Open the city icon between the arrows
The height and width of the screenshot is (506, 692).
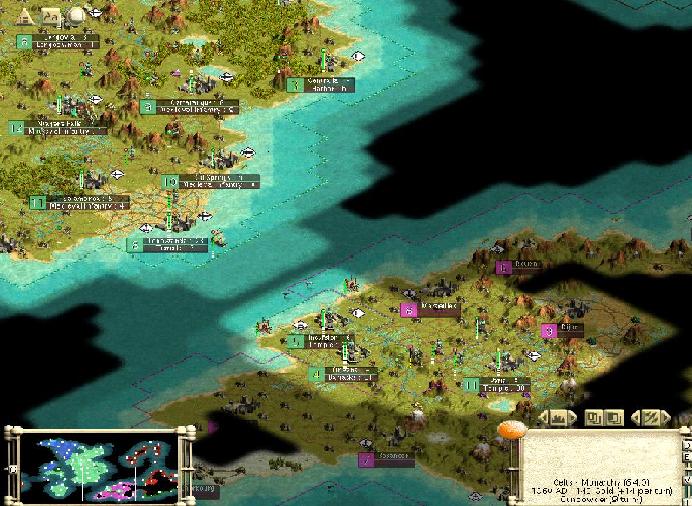click(x=558, y=416)
